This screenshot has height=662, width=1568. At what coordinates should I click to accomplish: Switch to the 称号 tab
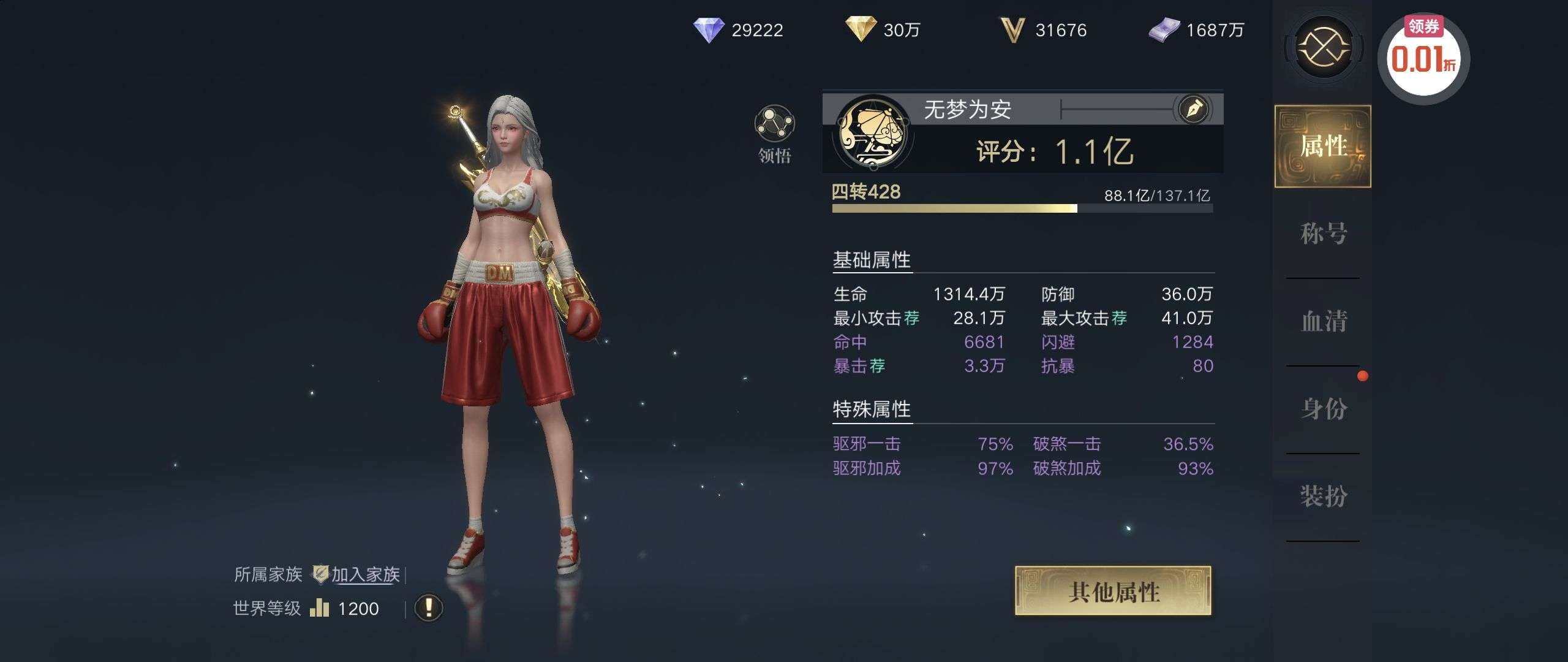coord(1323,234)
